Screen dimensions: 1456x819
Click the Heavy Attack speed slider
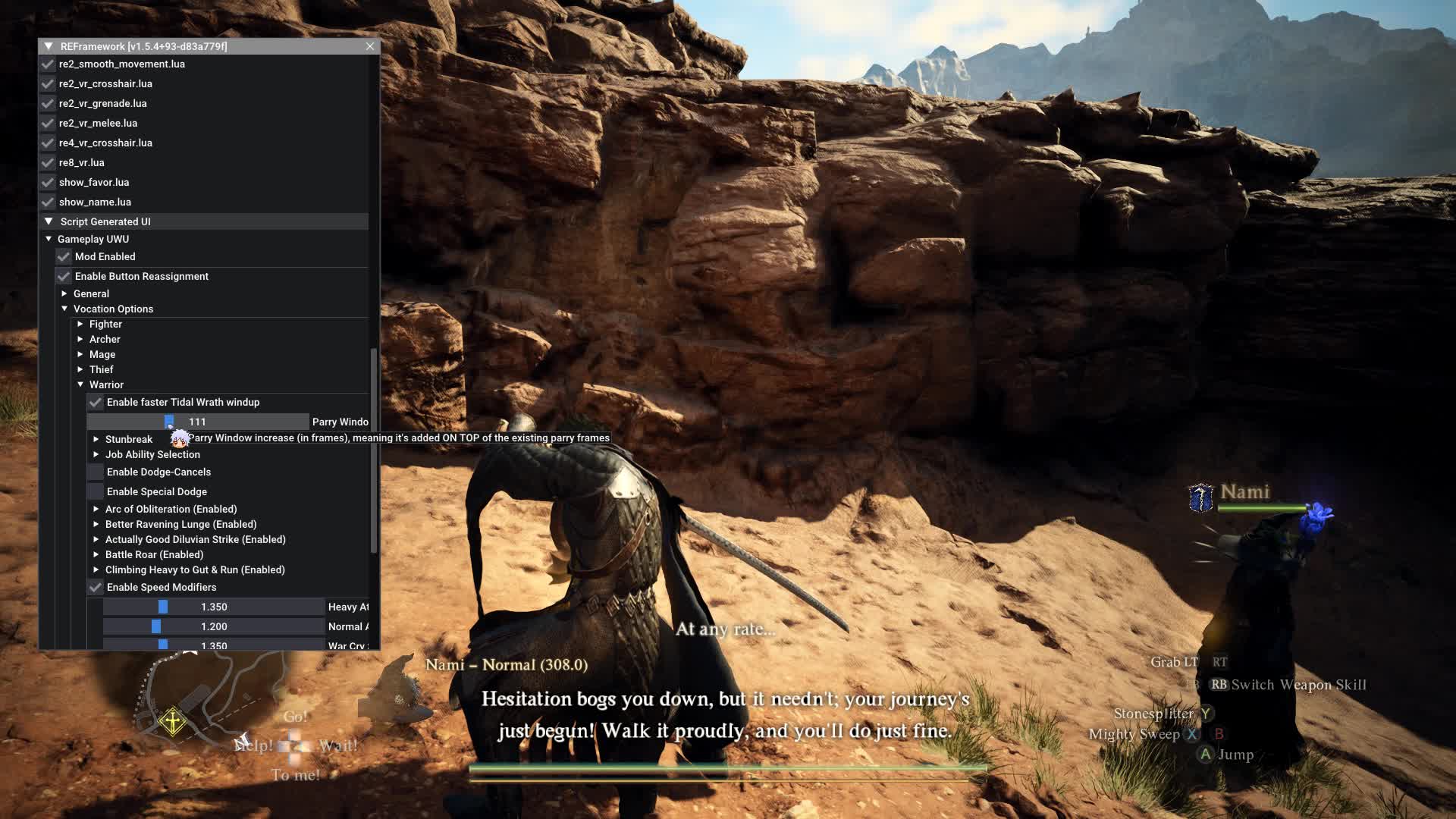click(214, 607)
